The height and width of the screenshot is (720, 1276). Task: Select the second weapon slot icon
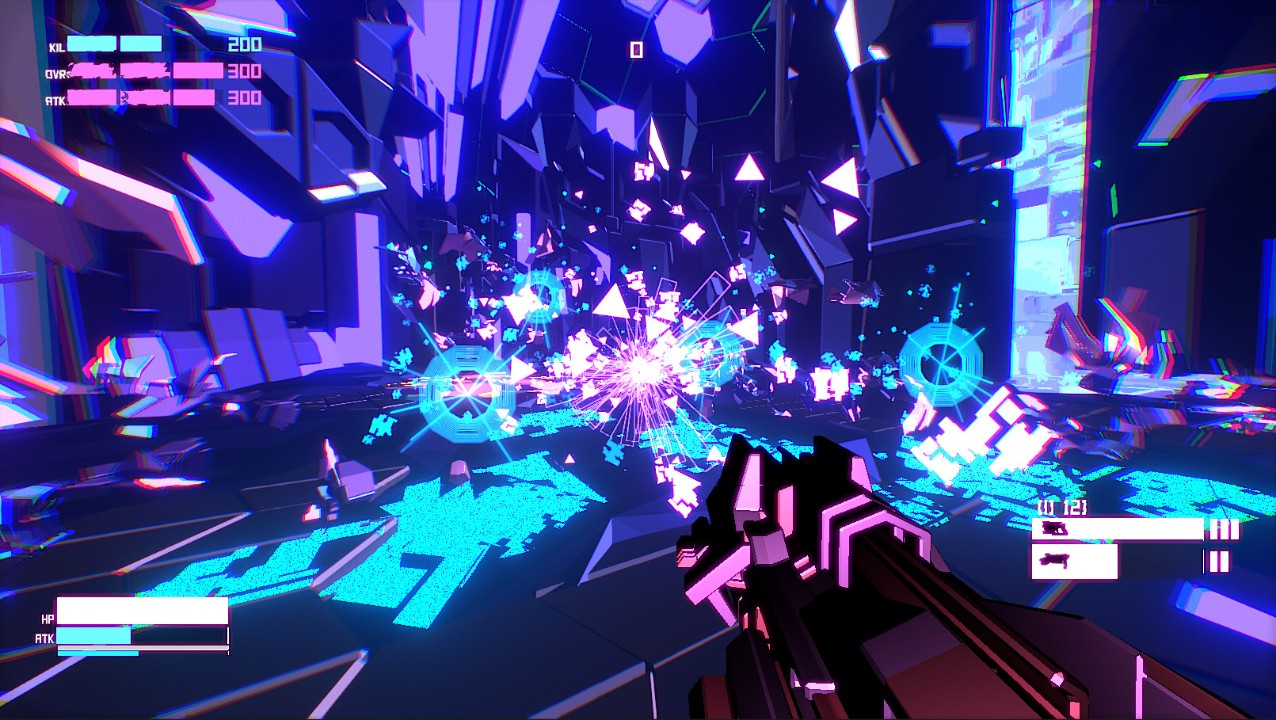(x=1053, y=561)
